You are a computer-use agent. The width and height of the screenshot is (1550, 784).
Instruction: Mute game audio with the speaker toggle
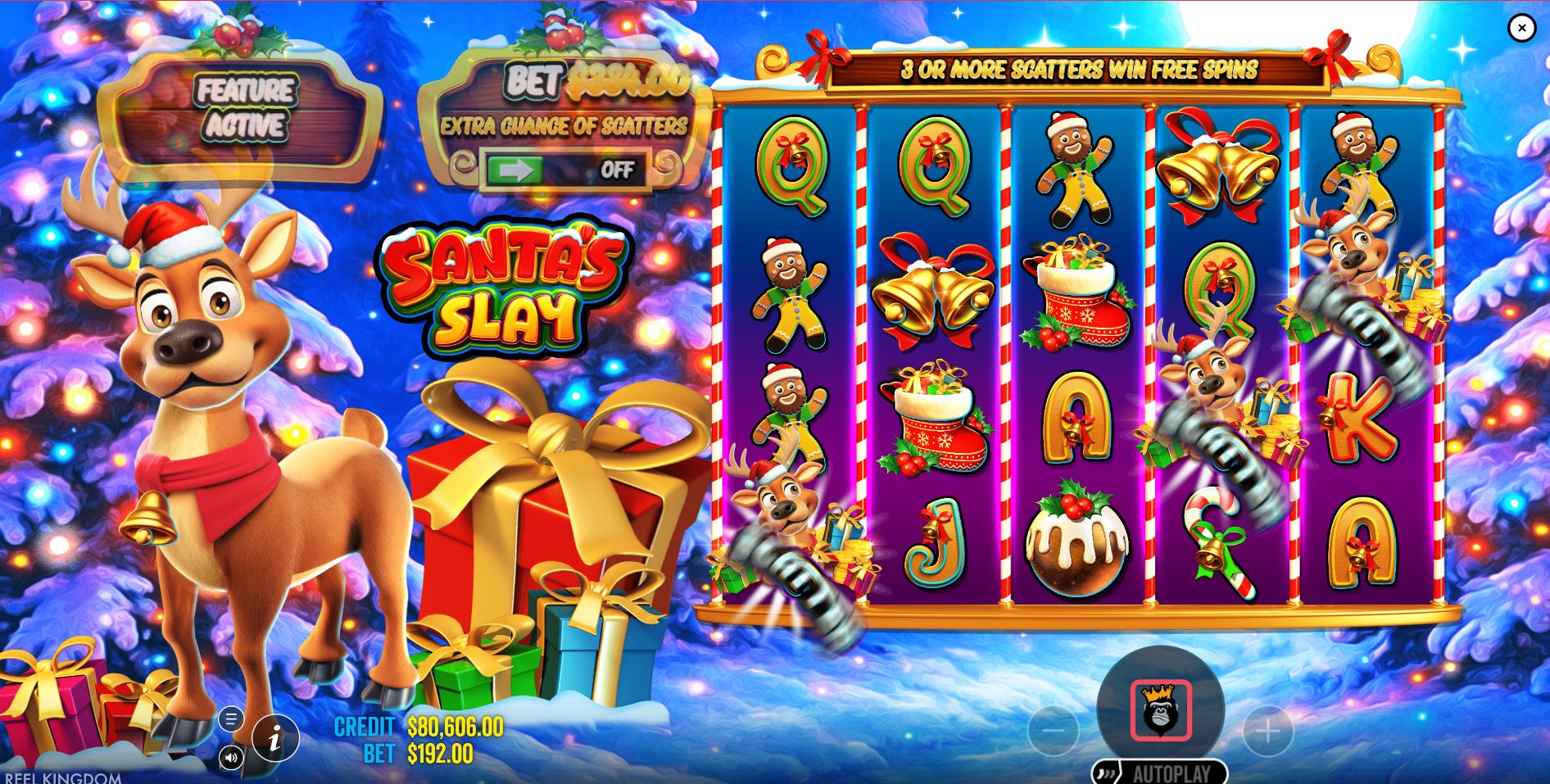[232, 759]
